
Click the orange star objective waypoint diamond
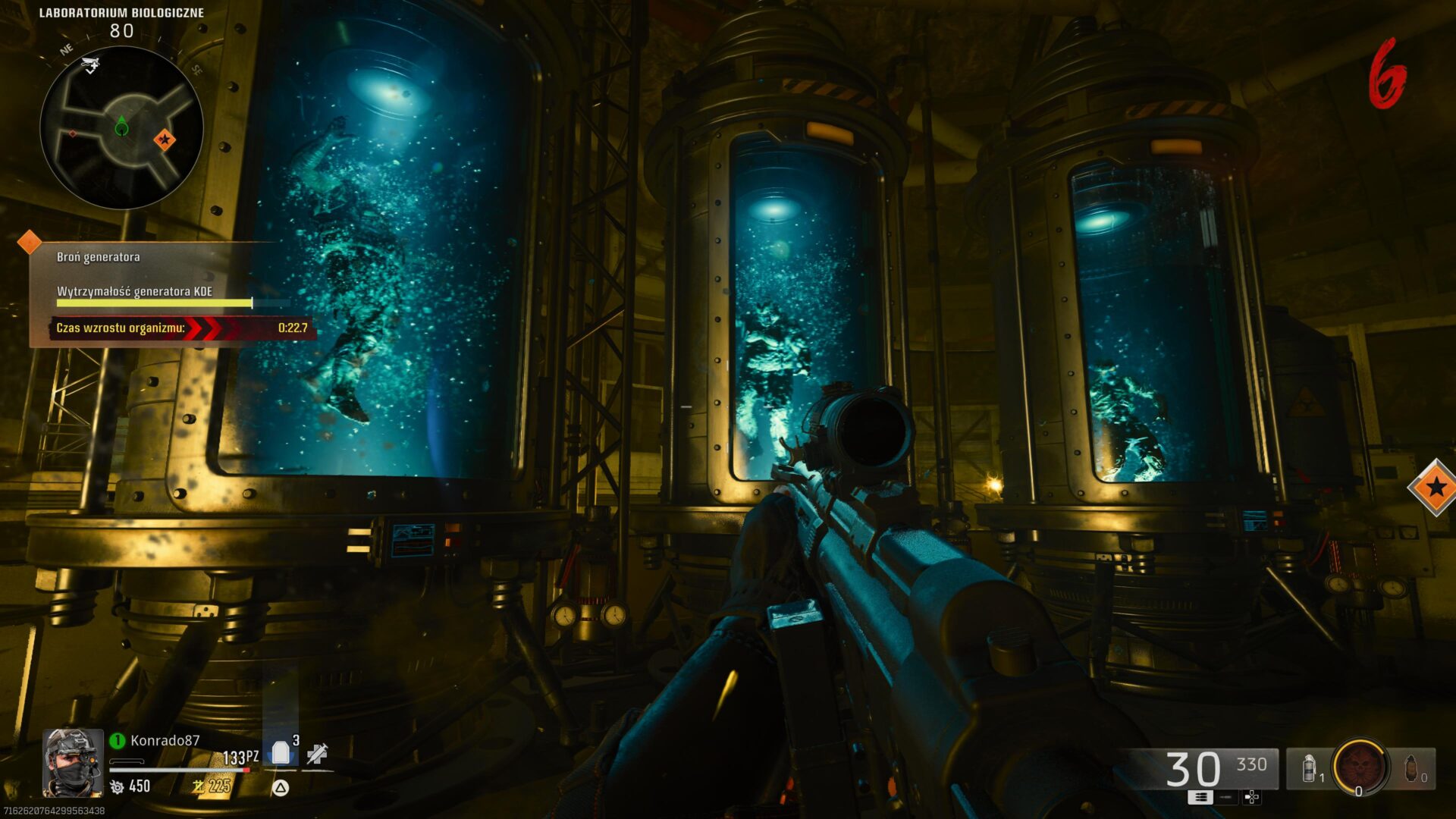tap(1435, 487)
